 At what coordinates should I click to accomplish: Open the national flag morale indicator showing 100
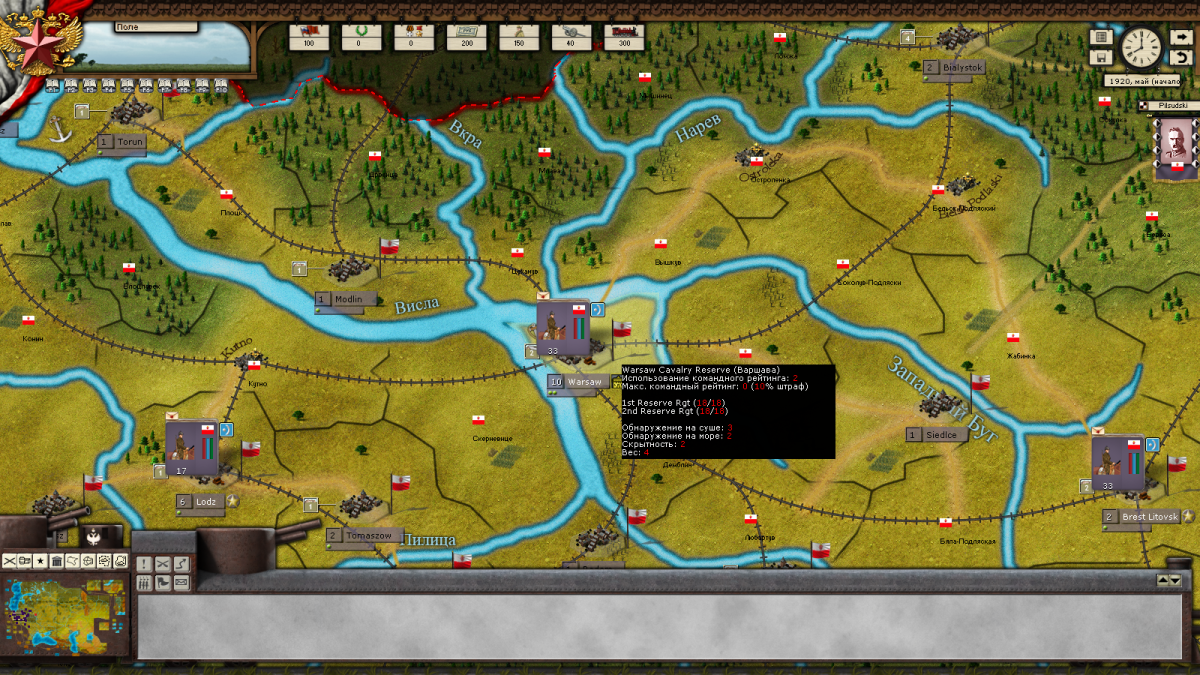[x=308, y=37]
